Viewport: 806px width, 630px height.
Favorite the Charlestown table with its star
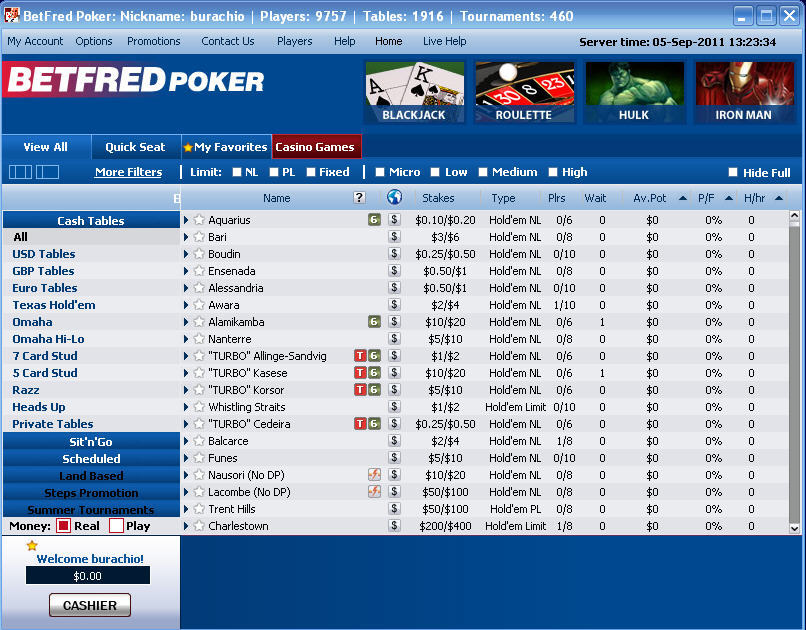(x=199, y=526)
